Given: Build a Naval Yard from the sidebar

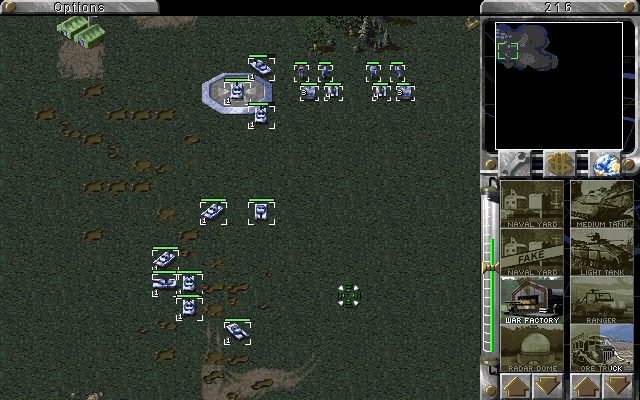Looking at the screenshot, I should pyautogui.click(x=532, y=204).
